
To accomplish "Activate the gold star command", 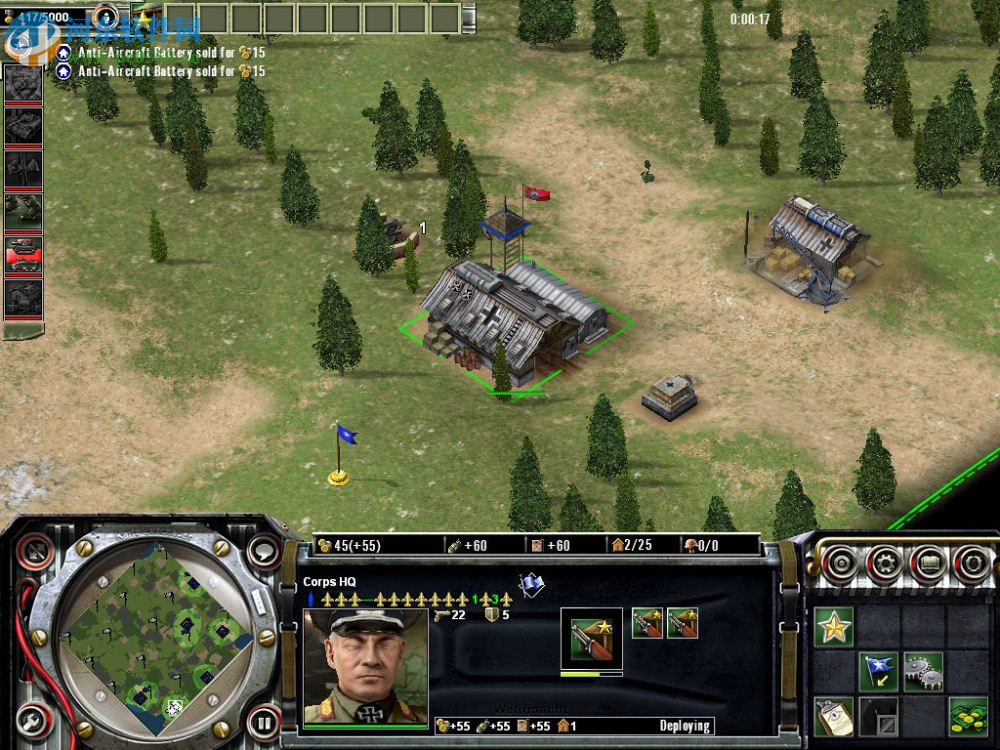I will pyautogui.click(x=833, y=628).
